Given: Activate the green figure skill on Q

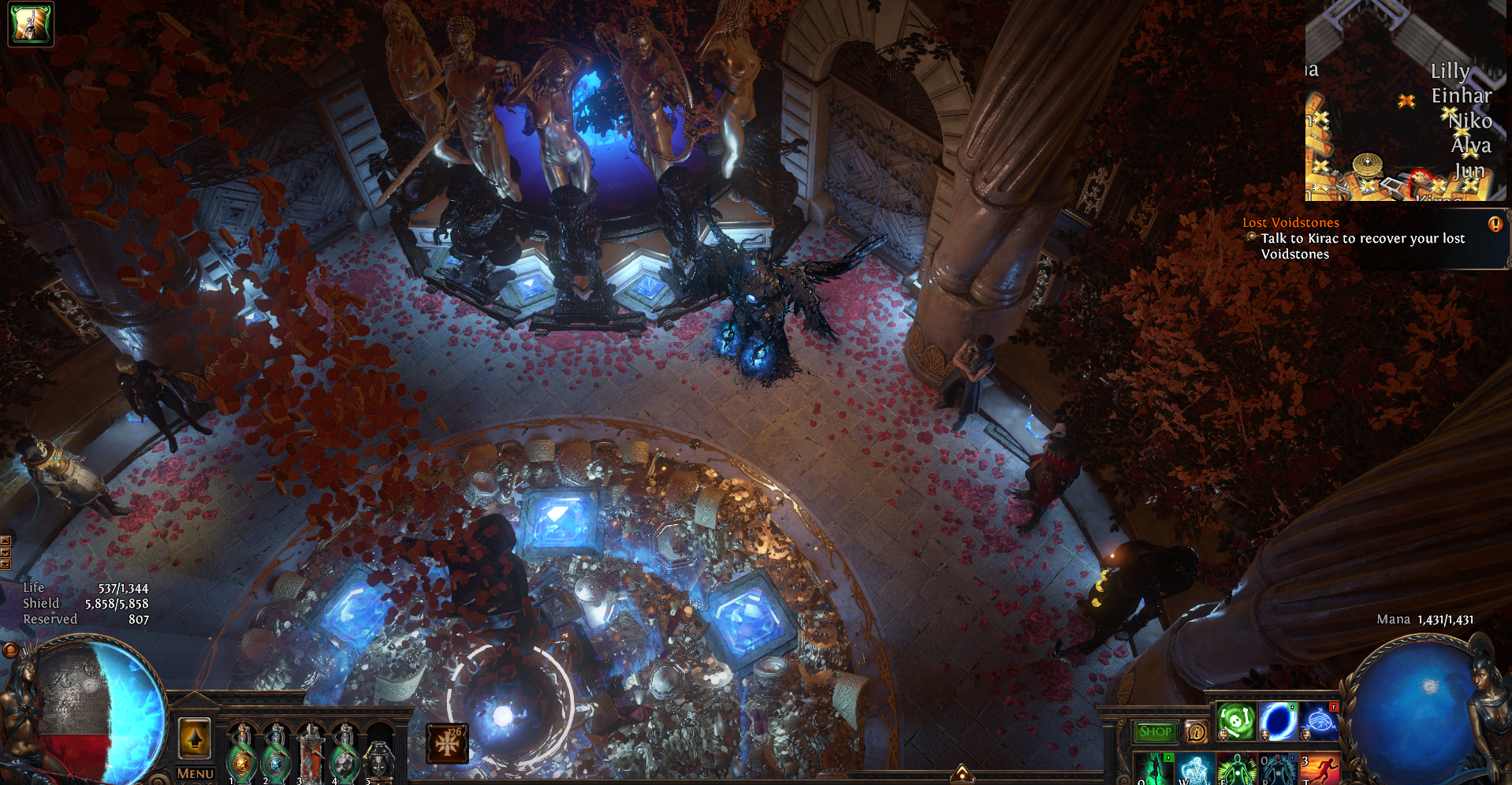Looking at the screenshot, I should click(1154, 770).
